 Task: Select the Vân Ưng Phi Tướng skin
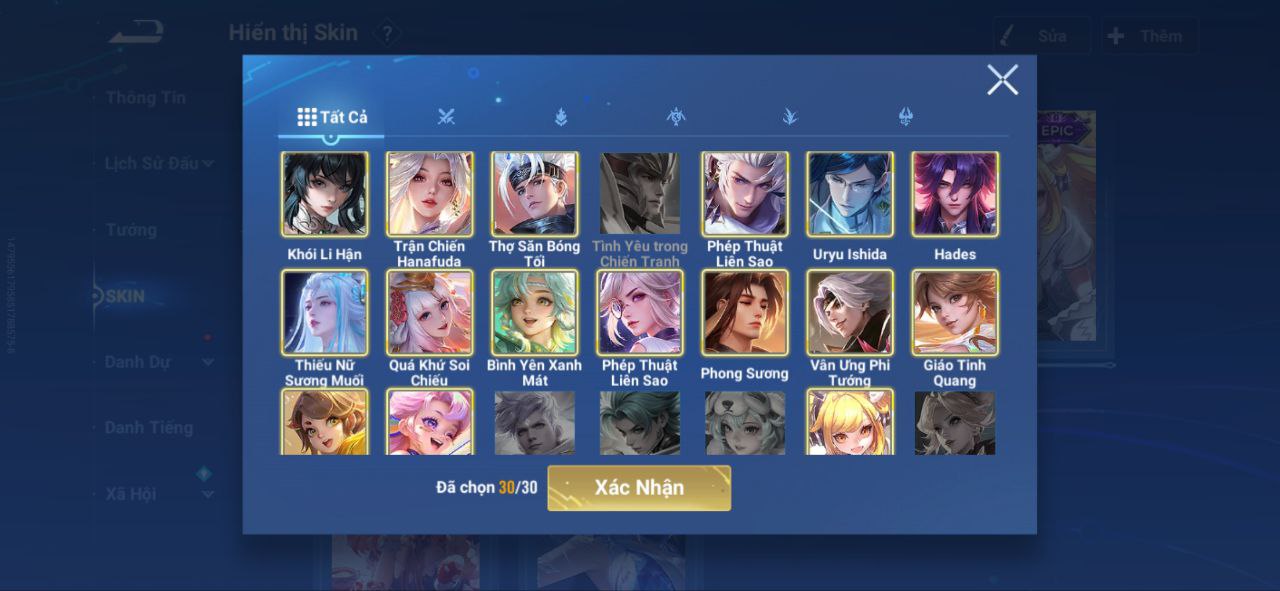coord(849,312)
